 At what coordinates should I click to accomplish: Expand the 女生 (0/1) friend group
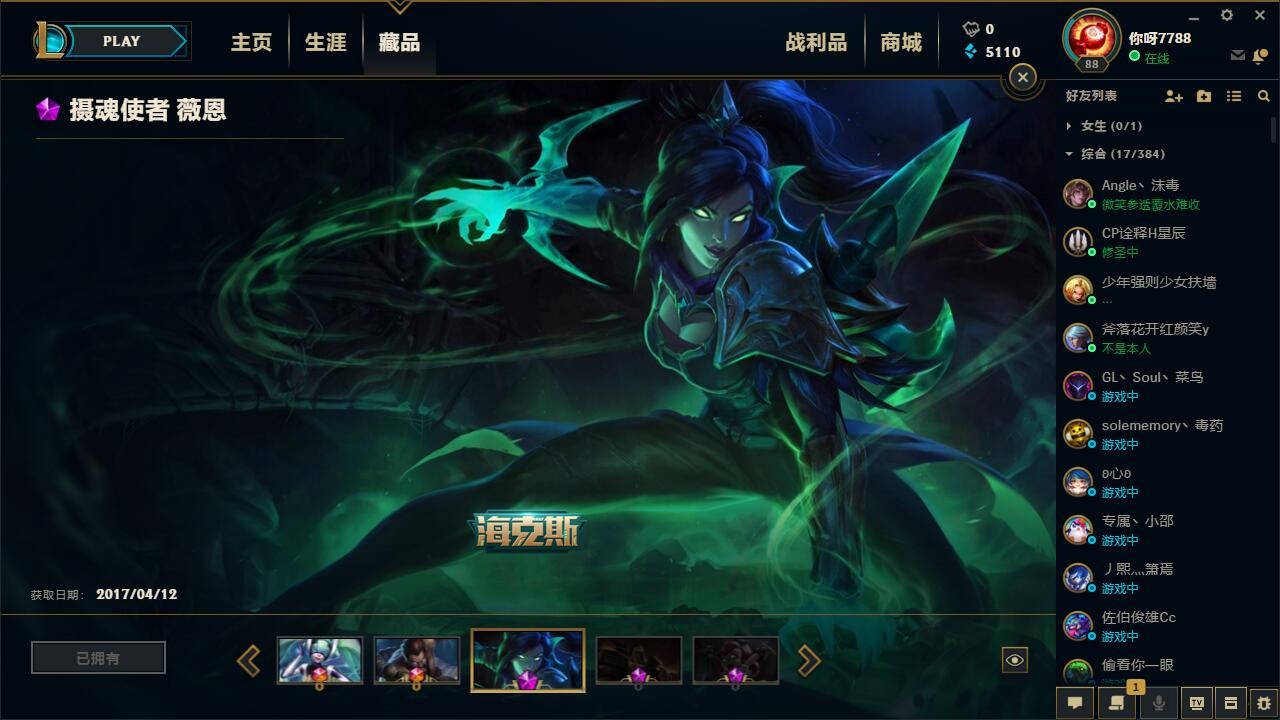(x=1100, y=126)
